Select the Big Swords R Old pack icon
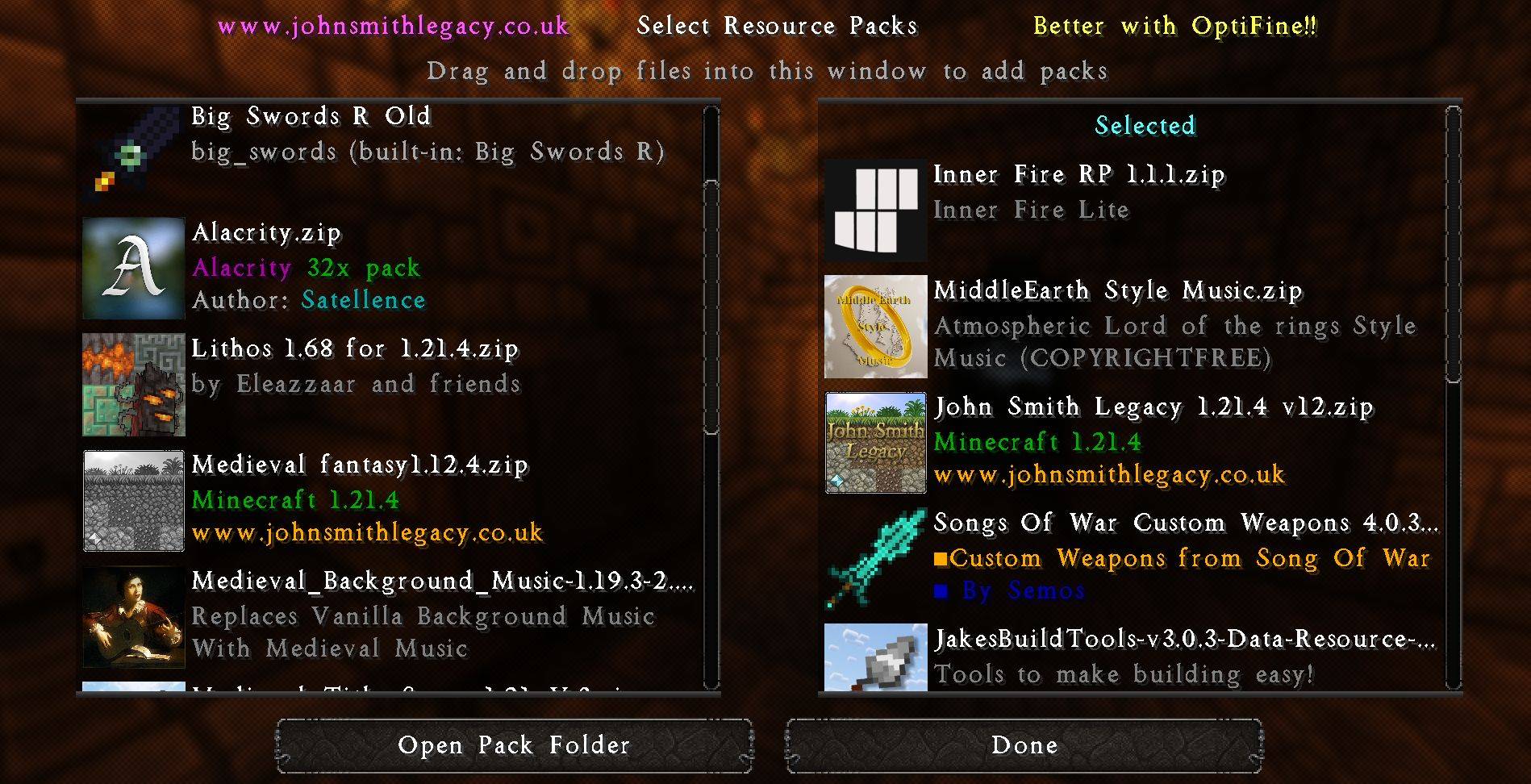Screen dimensions: 1531x784 pyautogui.click(x=133, y=149)
